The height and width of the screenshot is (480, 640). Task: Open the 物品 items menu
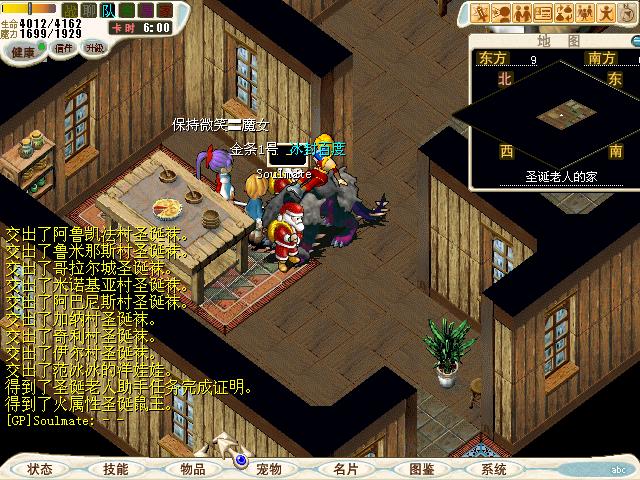[193, 468]
